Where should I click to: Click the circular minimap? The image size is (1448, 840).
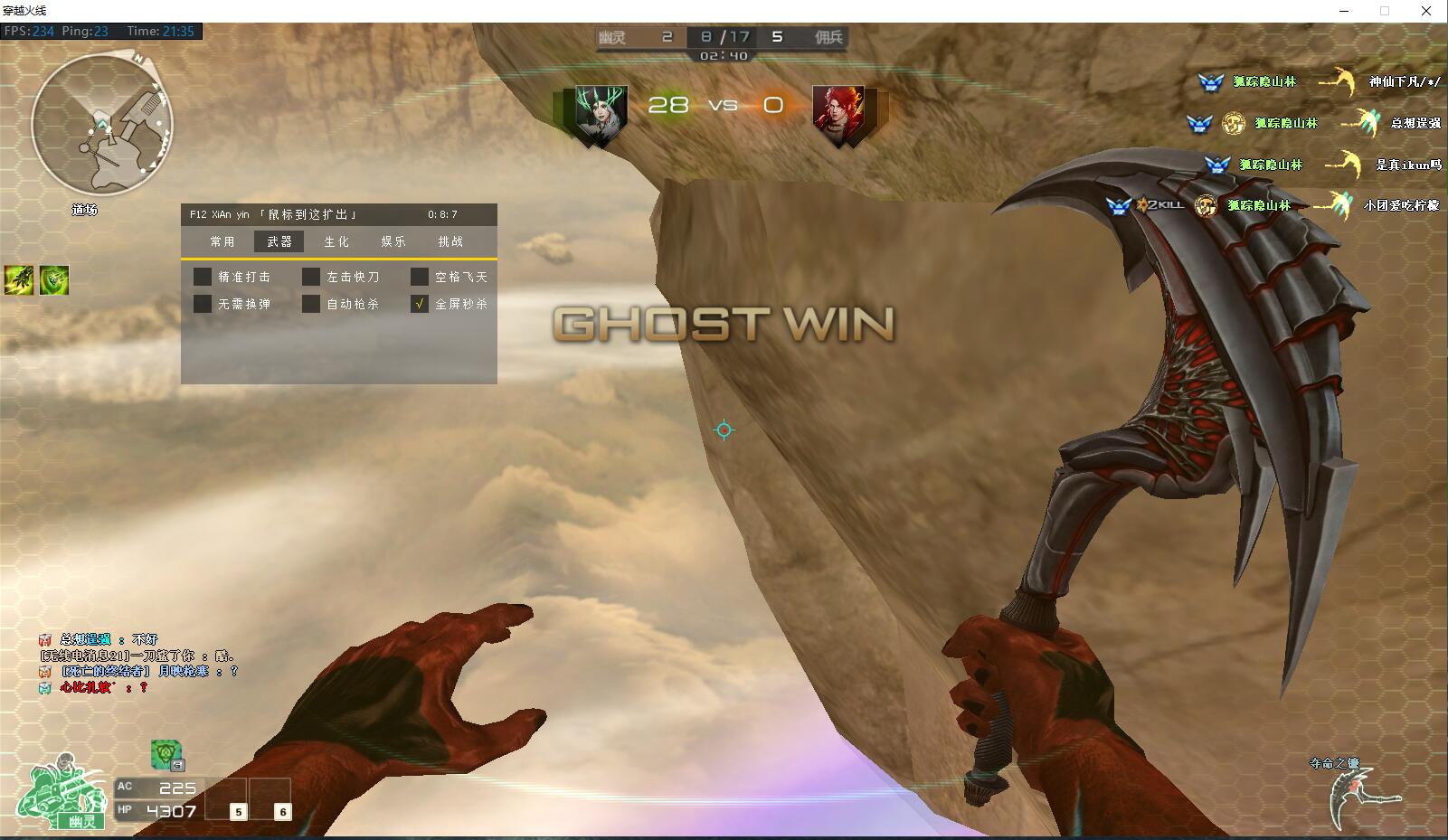[101, 124]
